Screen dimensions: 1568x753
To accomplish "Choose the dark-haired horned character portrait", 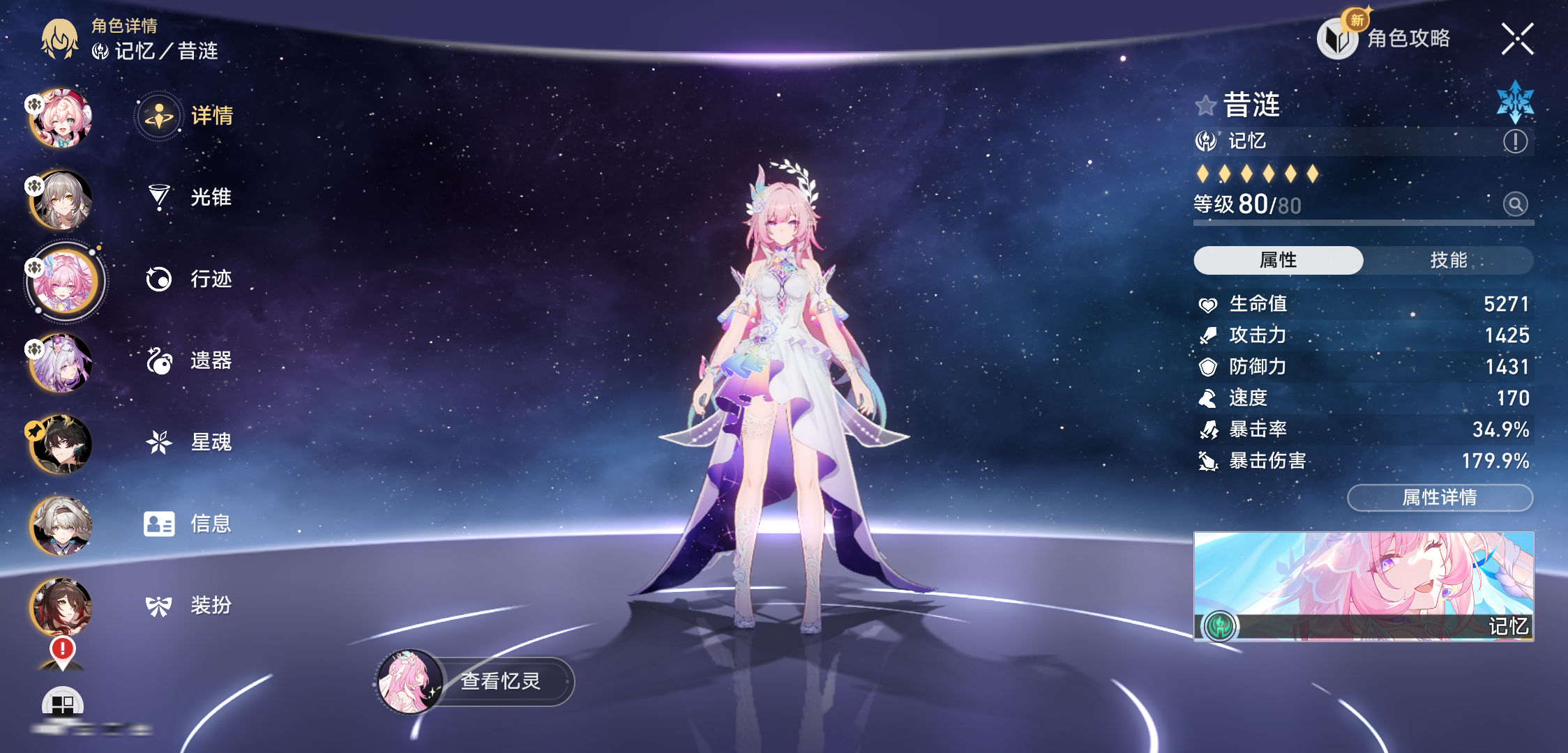I will click(x=61, y=444).
